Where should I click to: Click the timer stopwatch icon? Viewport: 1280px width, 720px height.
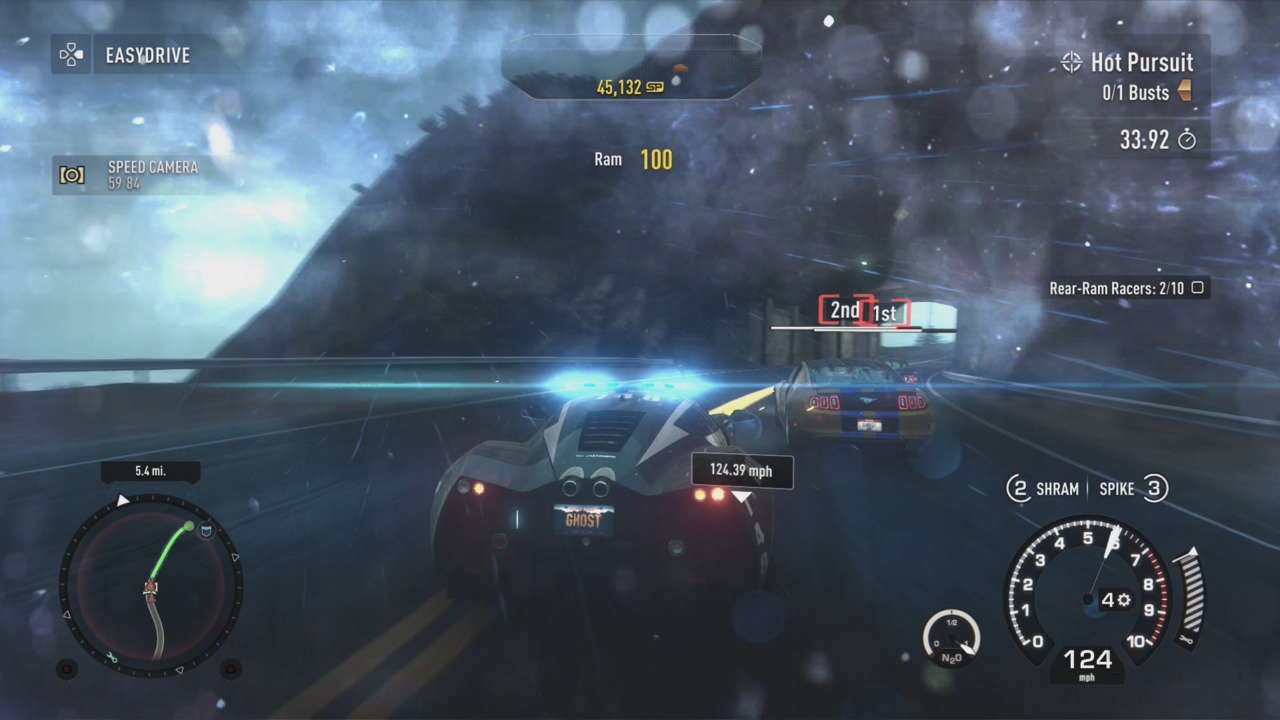[1187, 140]
